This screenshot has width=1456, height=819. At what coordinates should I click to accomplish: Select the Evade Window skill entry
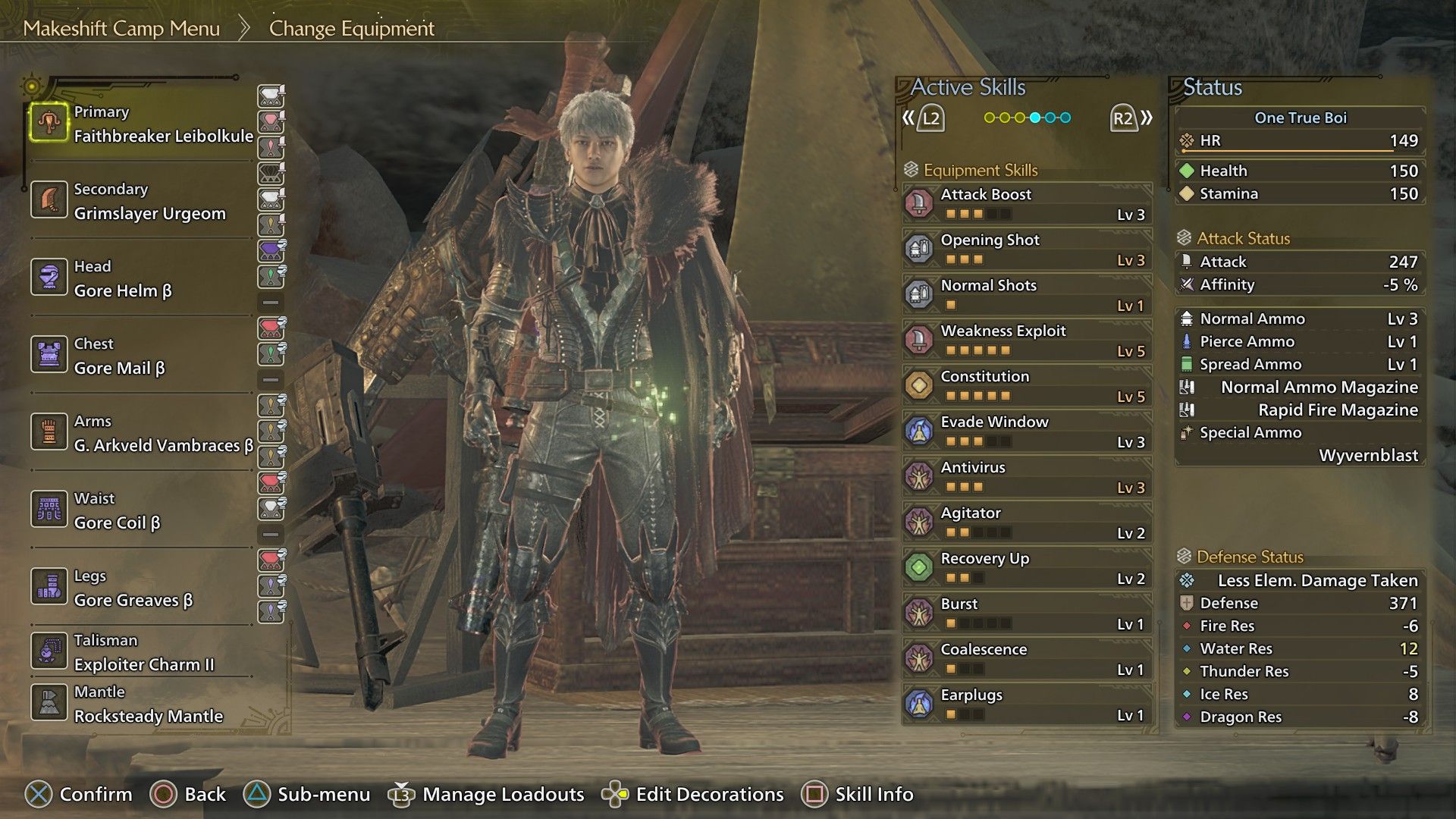[x=1027, y=431]
